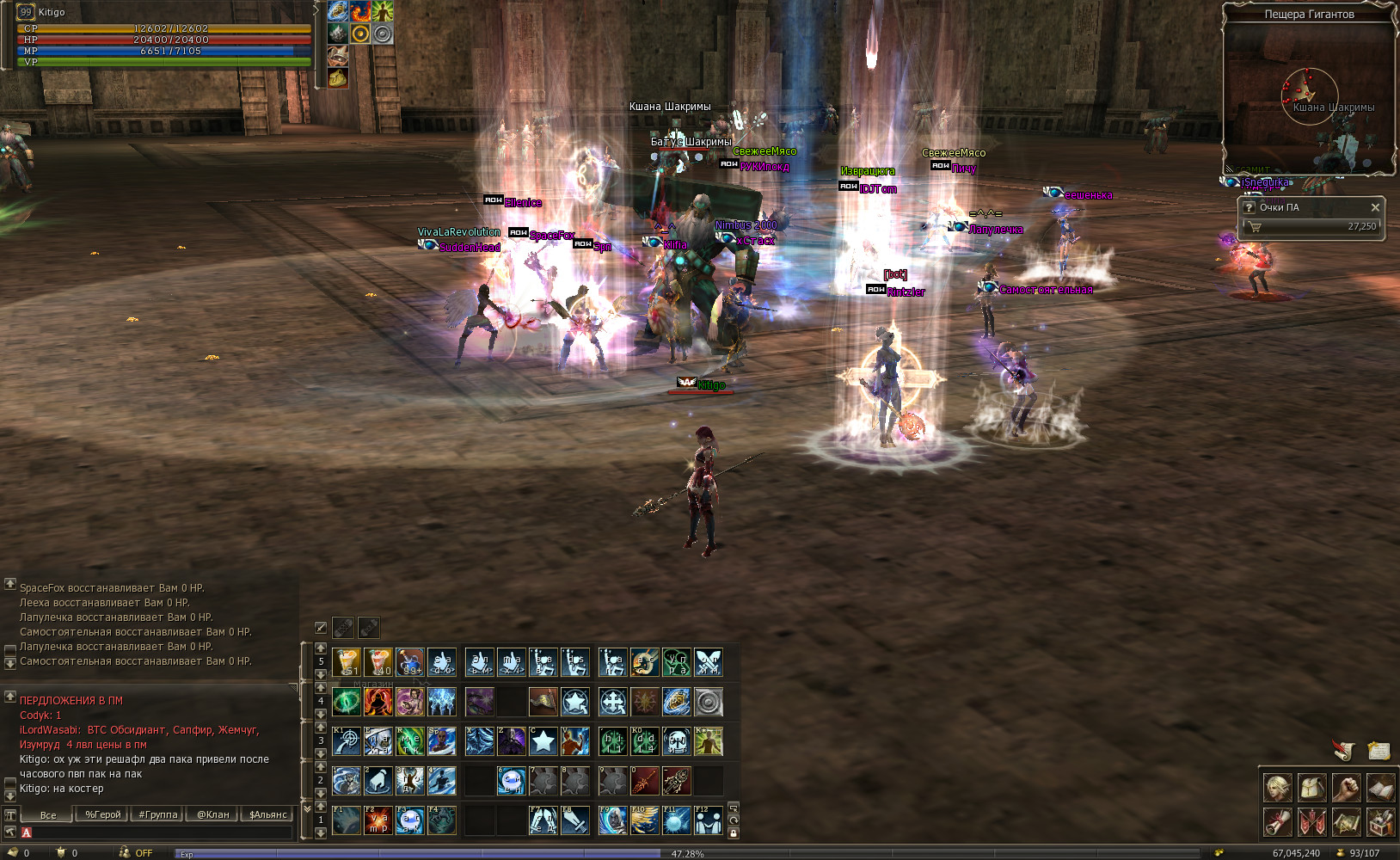Activate the green eye skill icon

[x=347, y=702]
